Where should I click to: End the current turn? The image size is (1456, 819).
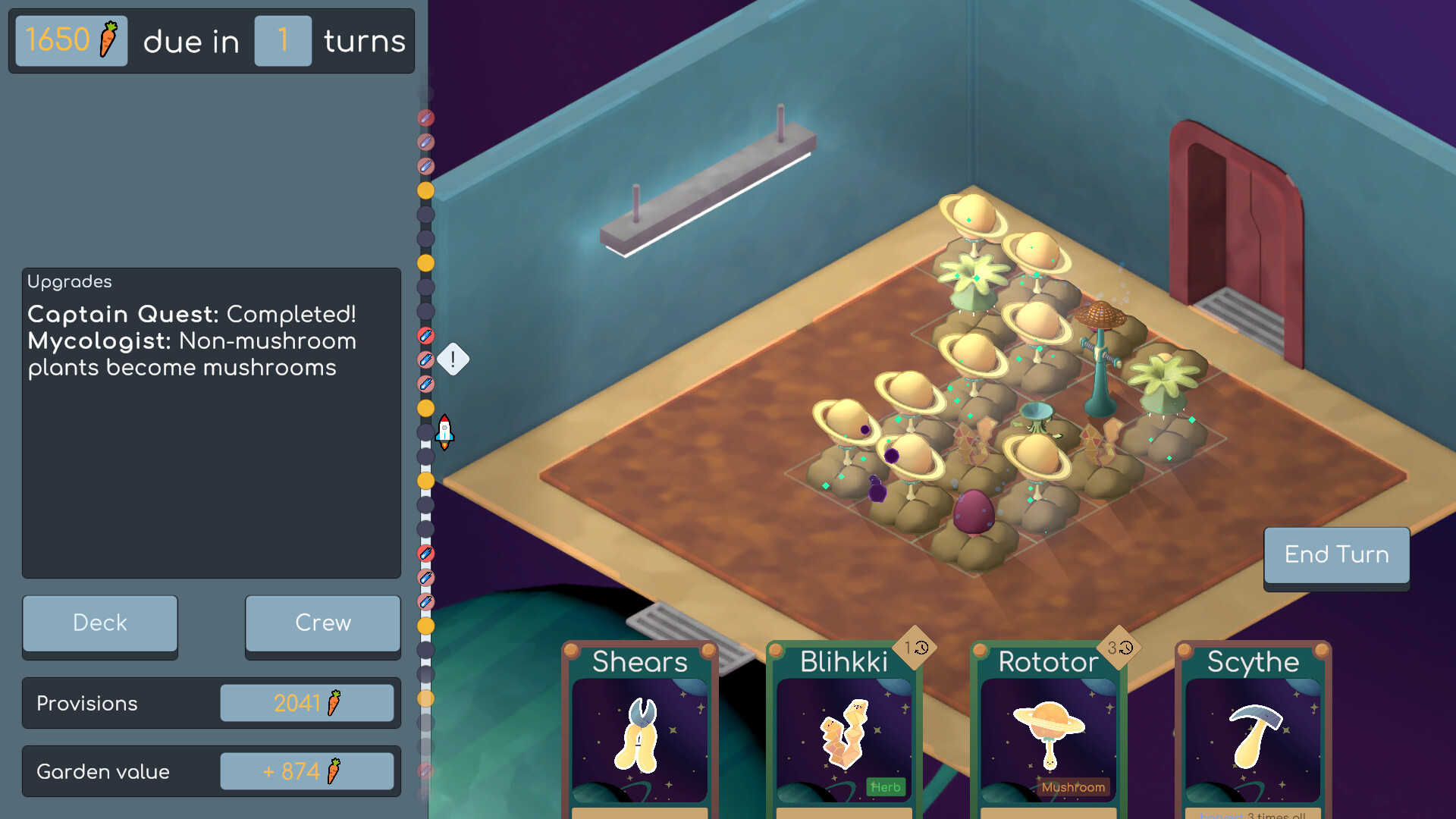pyautogui.click(x=1336, y=555)
